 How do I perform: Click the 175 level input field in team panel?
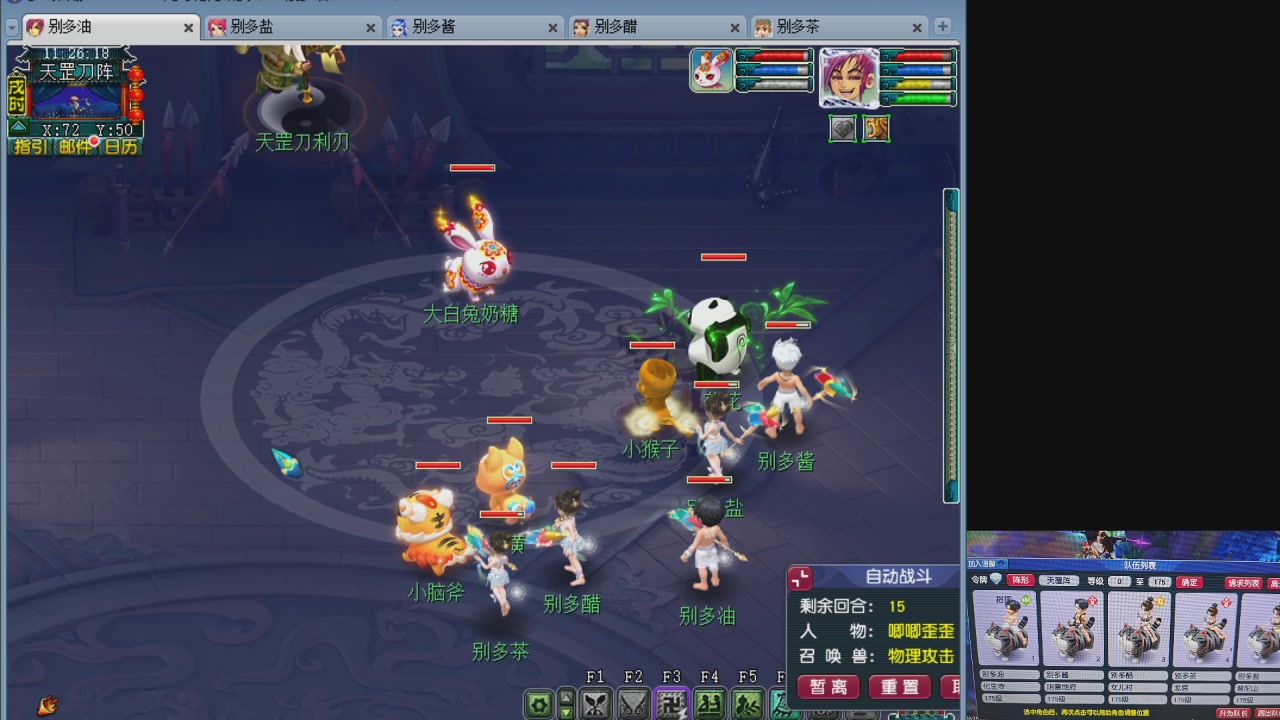tap(1159, 580)
